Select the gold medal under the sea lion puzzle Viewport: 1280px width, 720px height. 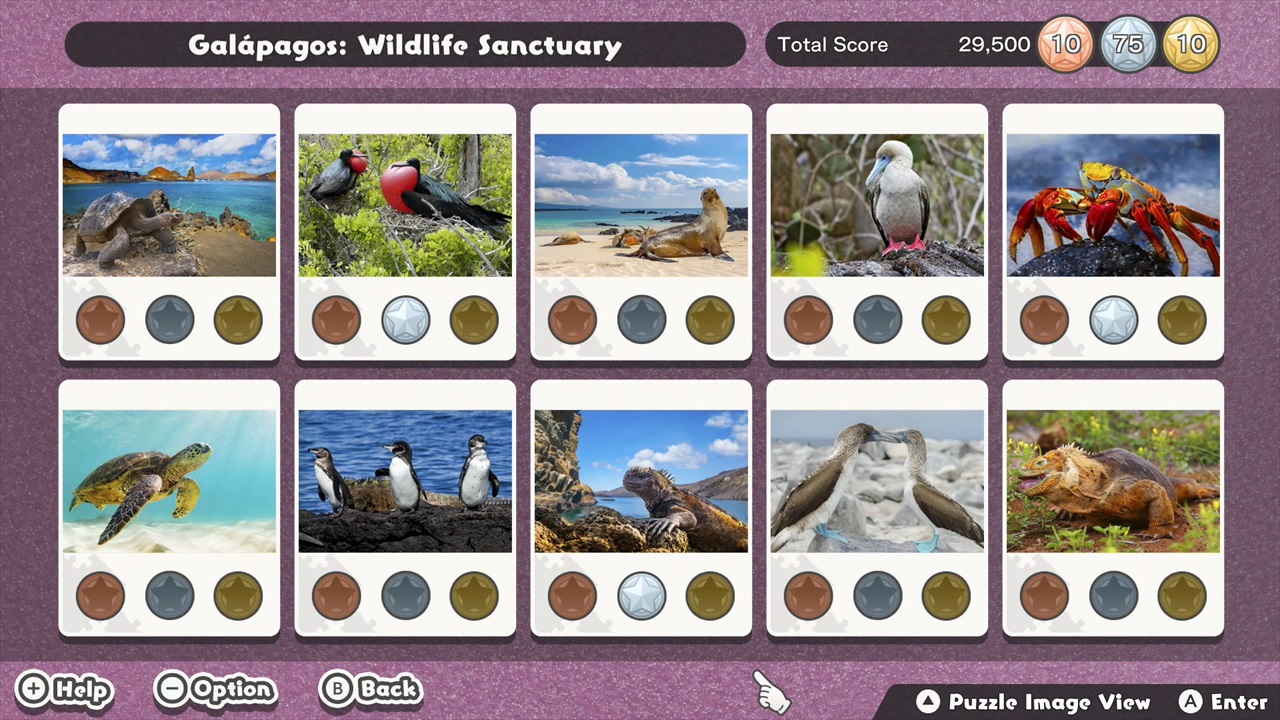pyautogui.click(x=709, y=319)
